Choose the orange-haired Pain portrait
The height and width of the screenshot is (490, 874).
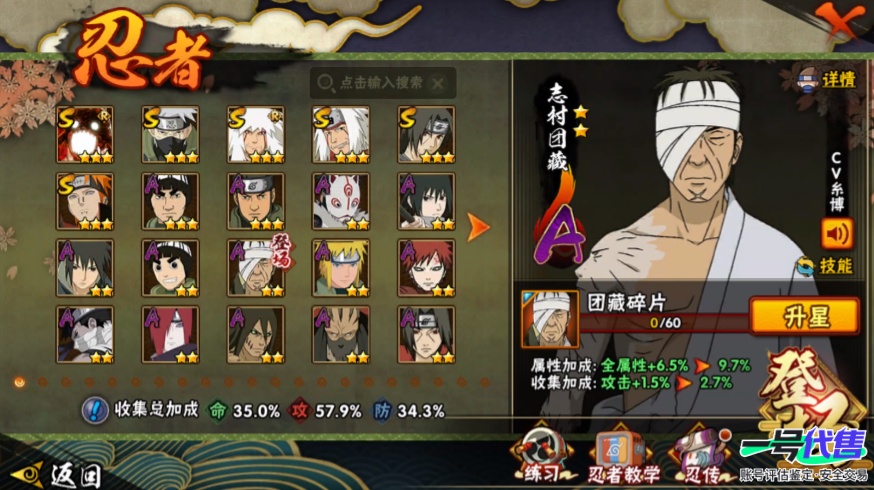coord(85,201)
